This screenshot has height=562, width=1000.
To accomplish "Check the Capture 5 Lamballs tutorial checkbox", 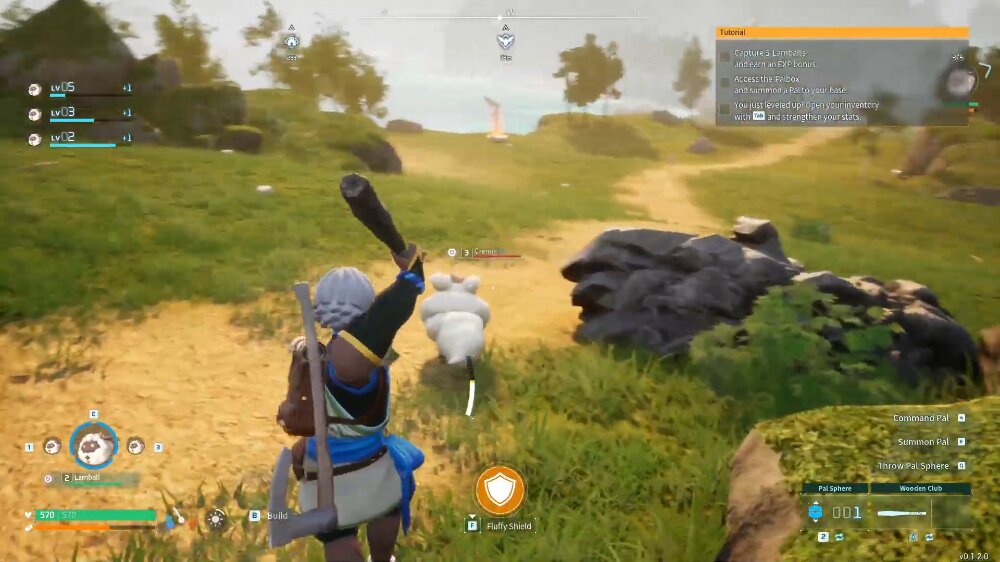I will click(725, 57).
